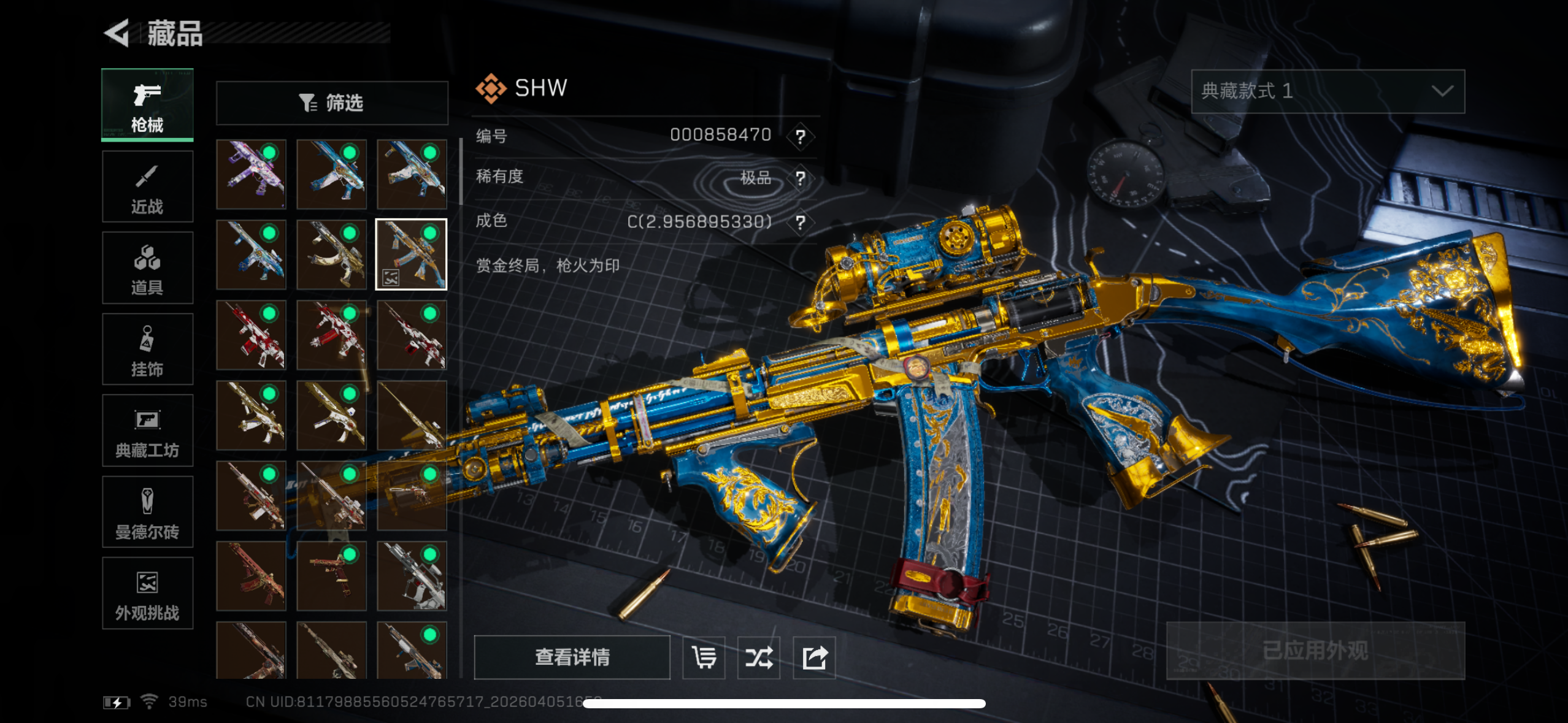Click the shuffle arrows icon button
The width and height of the screenshot is (1568, 723).
point(759,657)
